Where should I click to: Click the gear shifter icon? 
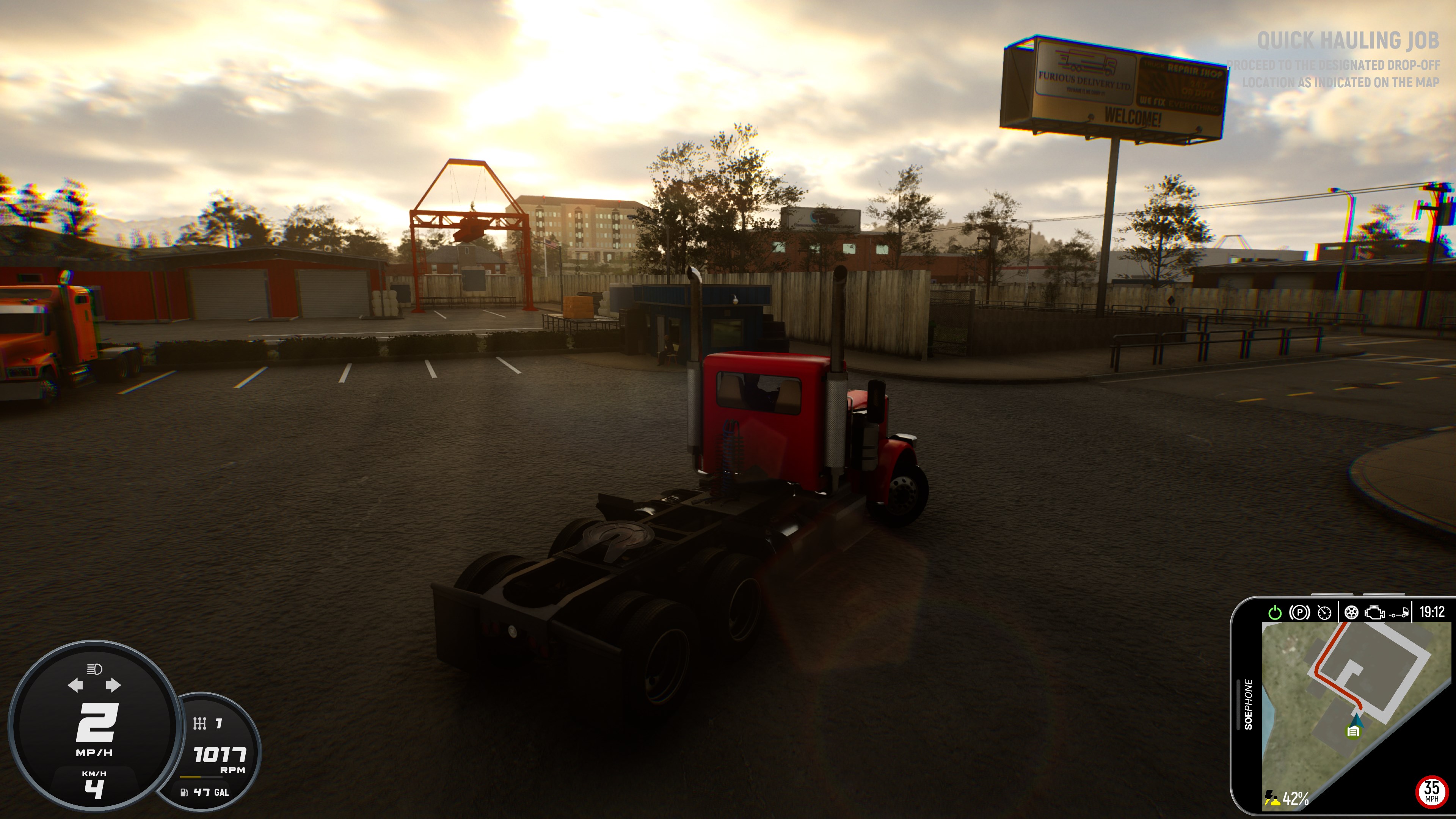click(x=199, y=723)
